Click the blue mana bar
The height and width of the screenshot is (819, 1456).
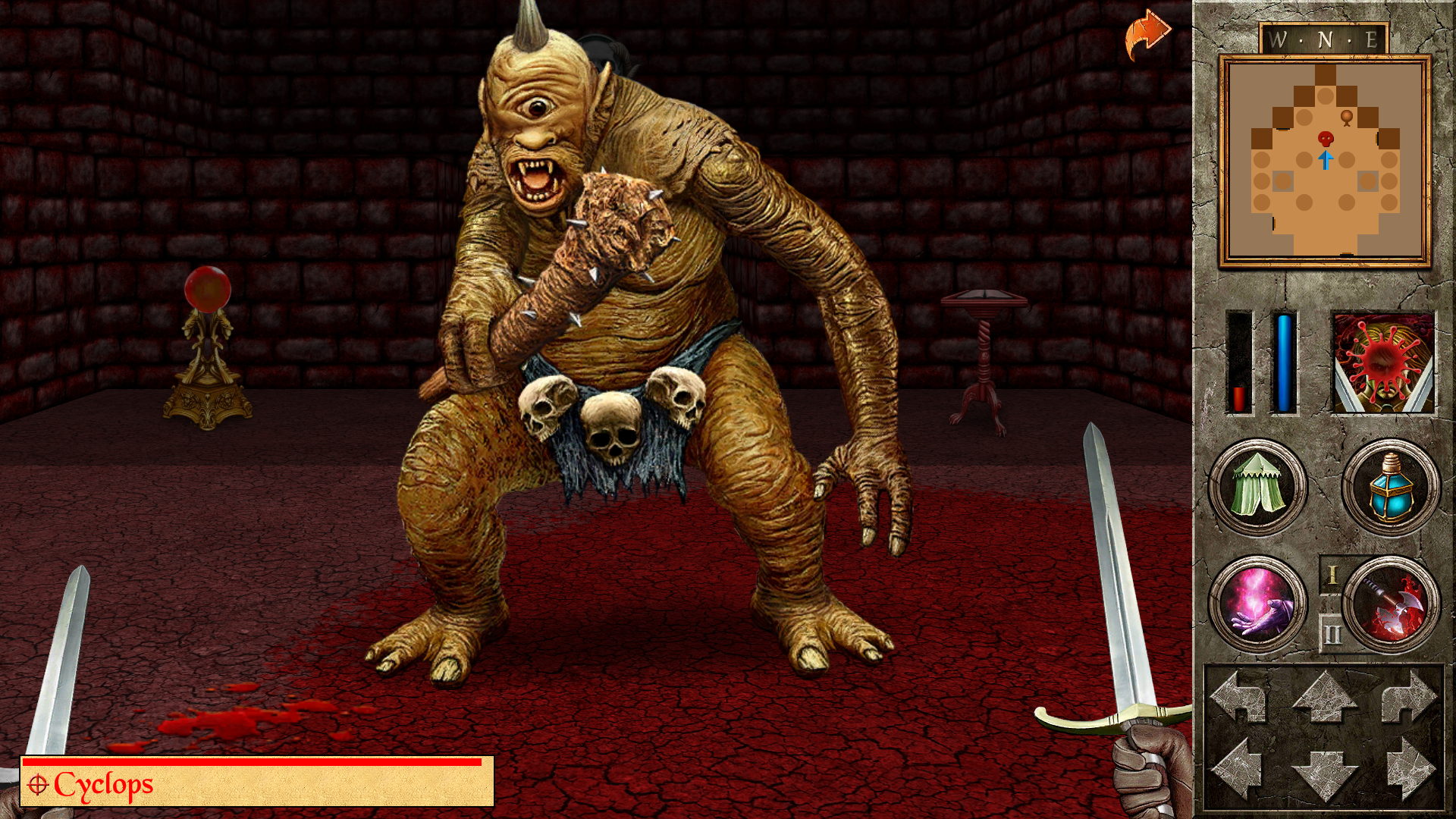tap(1285, 364)
